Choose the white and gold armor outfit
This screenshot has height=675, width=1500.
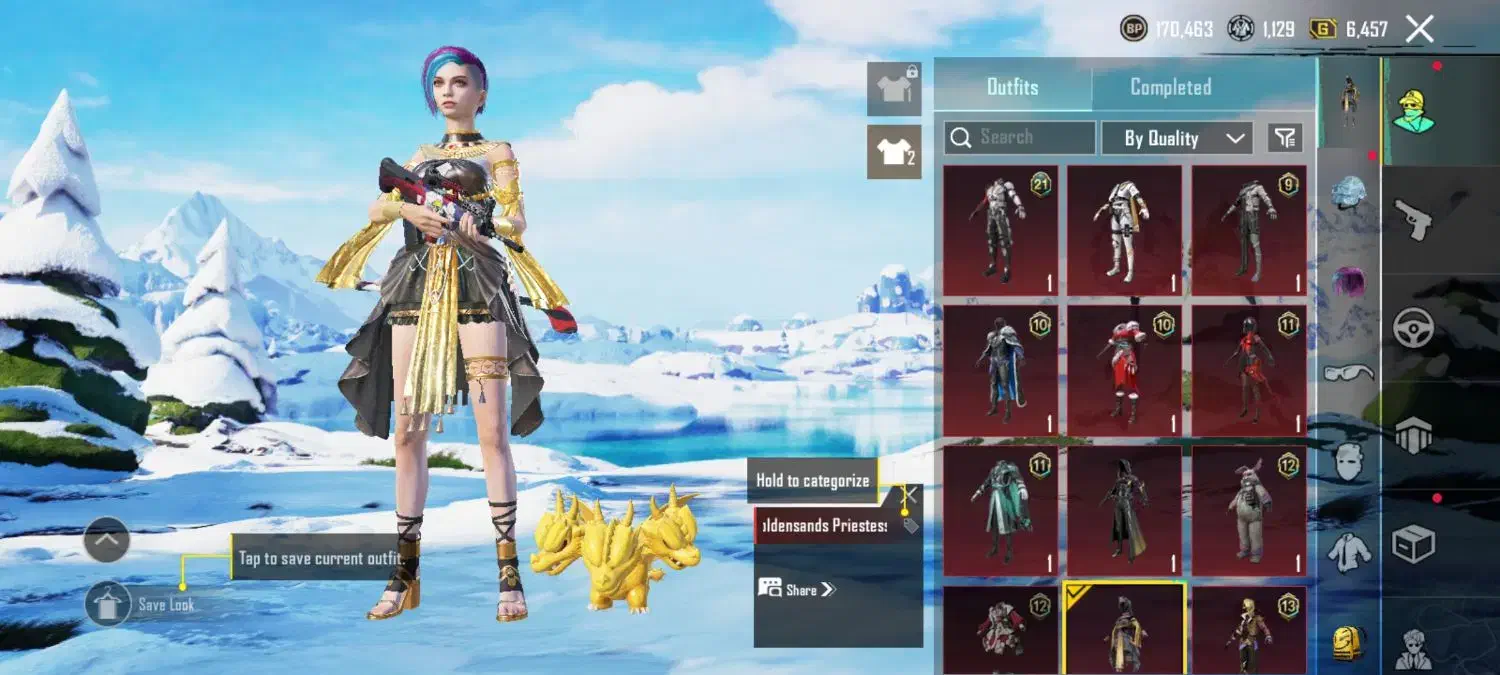(x=1124, y=230)
